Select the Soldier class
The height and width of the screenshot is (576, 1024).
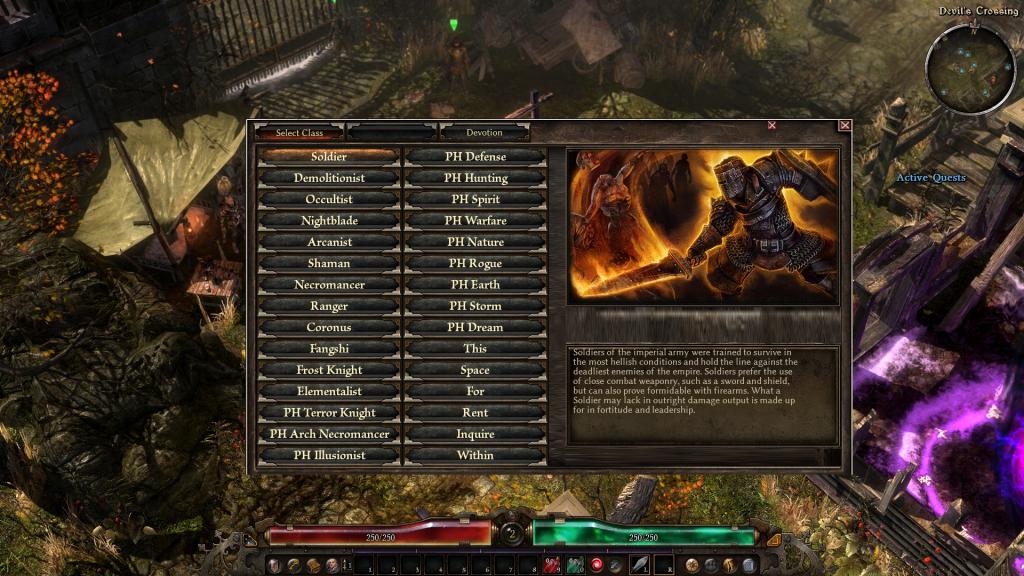click(329, 157)
